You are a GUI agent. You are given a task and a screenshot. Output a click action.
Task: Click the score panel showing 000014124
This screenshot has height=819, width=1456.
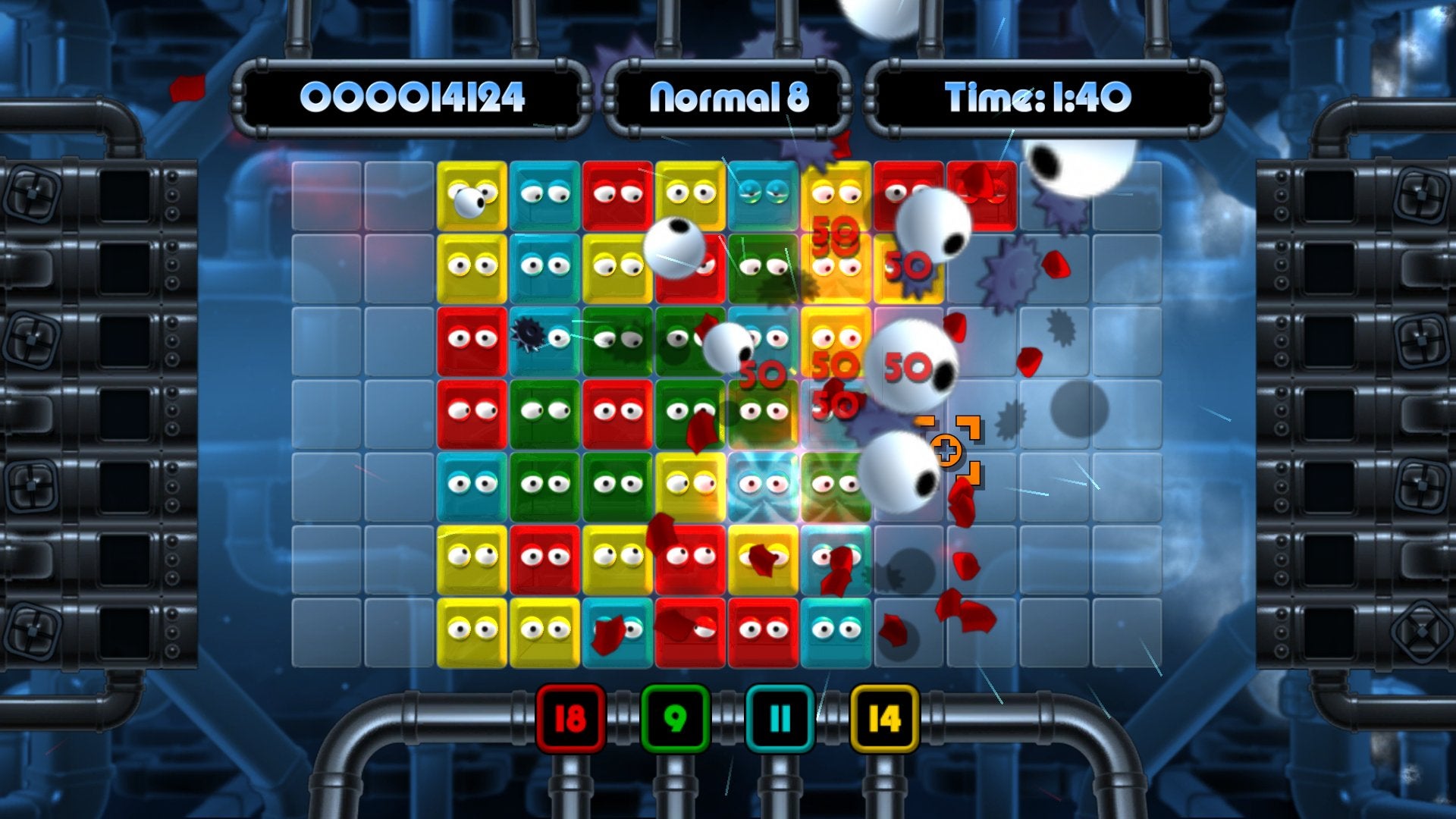413,97
